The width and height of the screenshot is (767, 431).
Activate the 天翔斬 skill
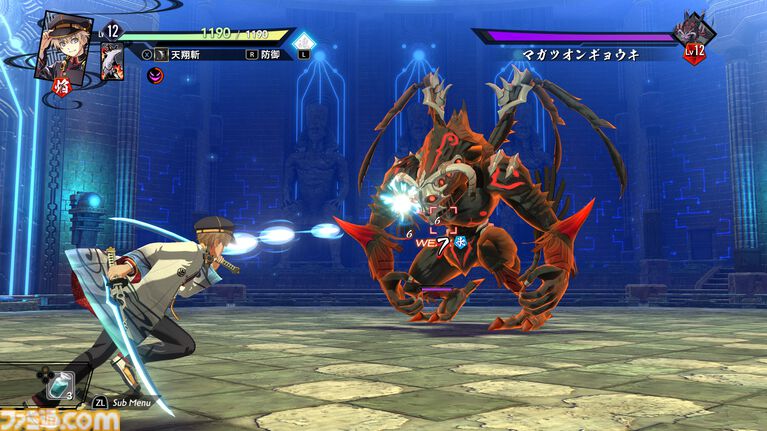(x=187, y=54)
